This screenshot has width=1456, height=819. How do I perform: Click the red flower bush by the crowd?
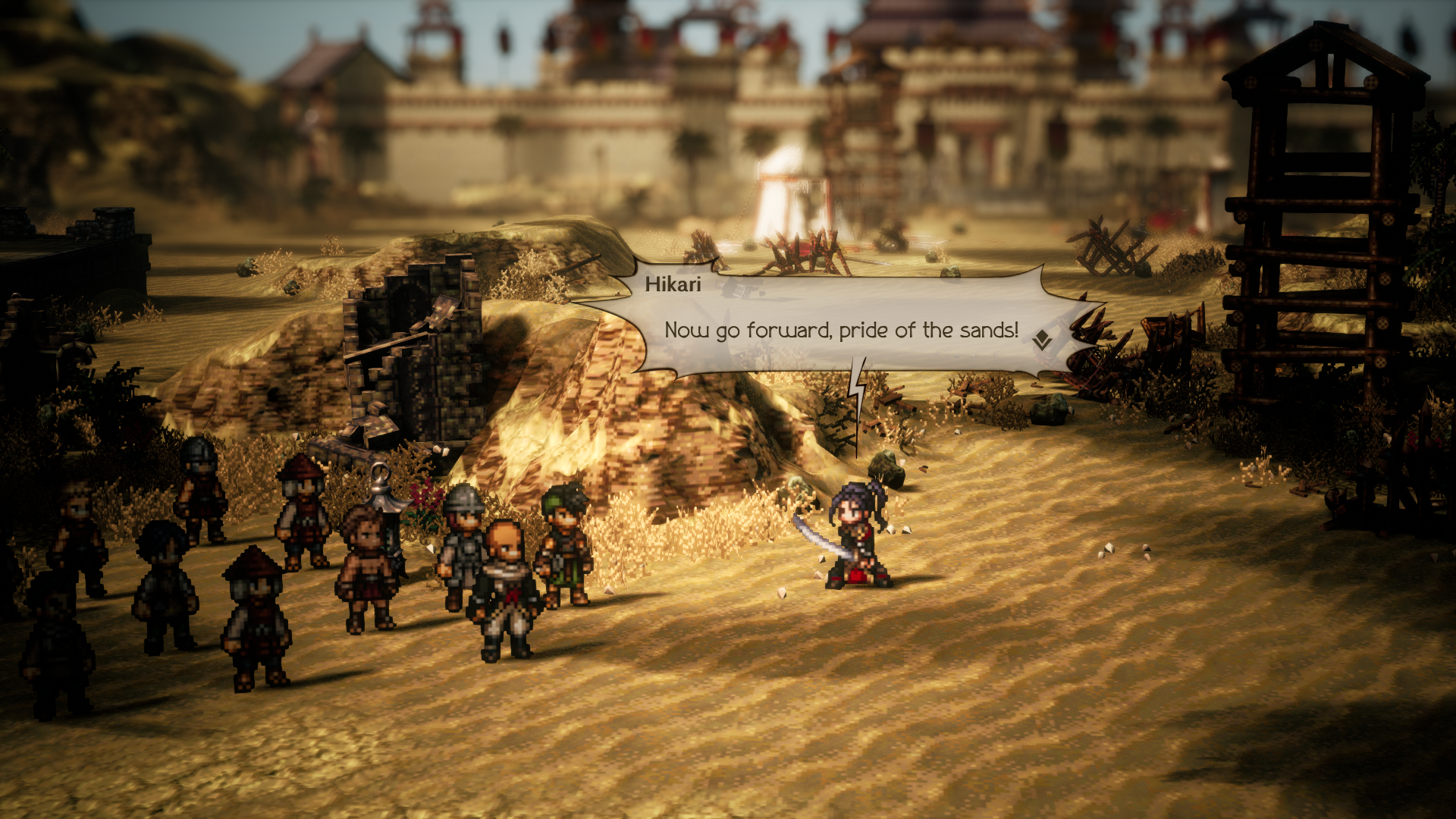(422, 493)
